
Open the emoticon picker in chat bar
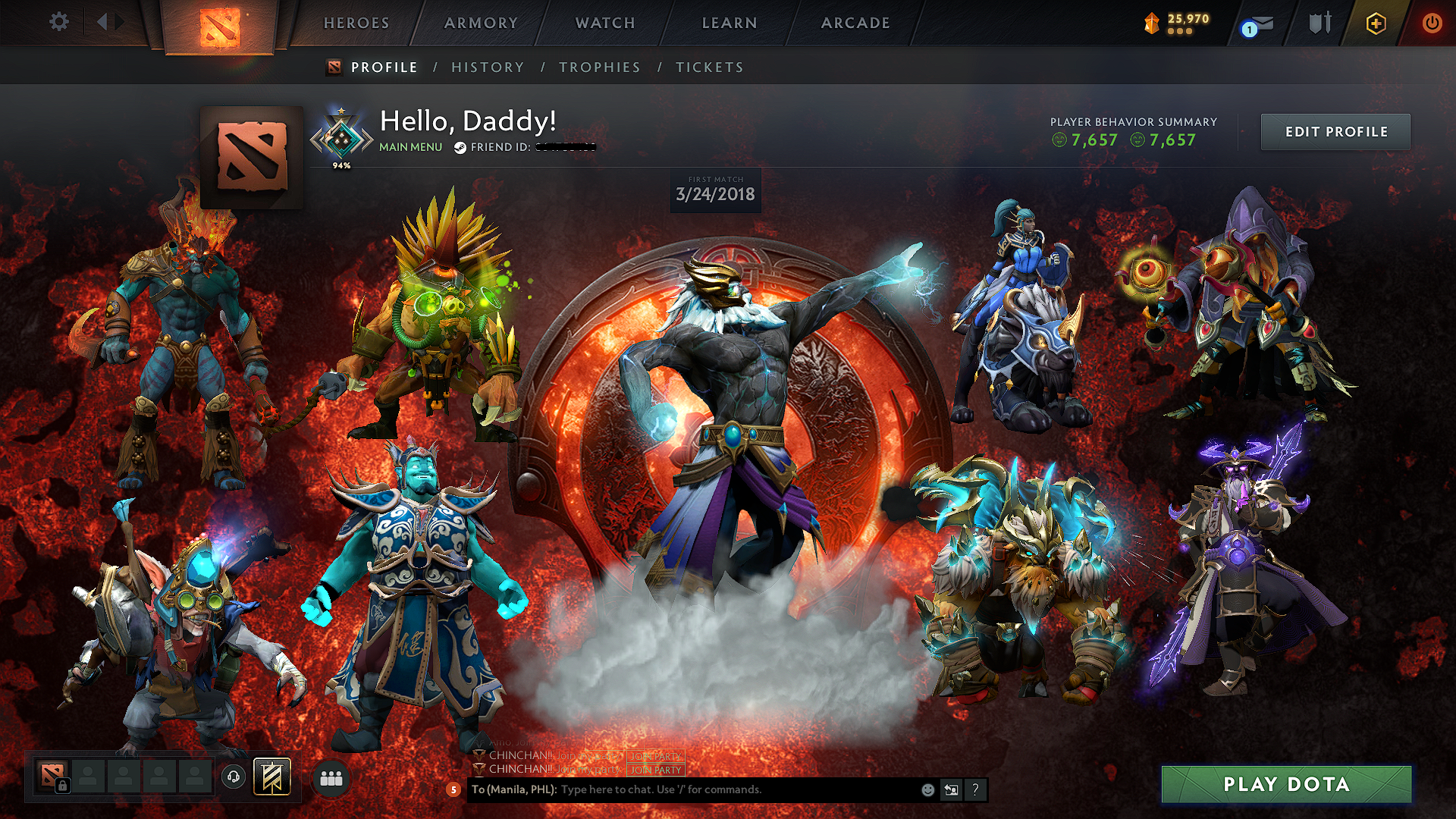[927, 789]
